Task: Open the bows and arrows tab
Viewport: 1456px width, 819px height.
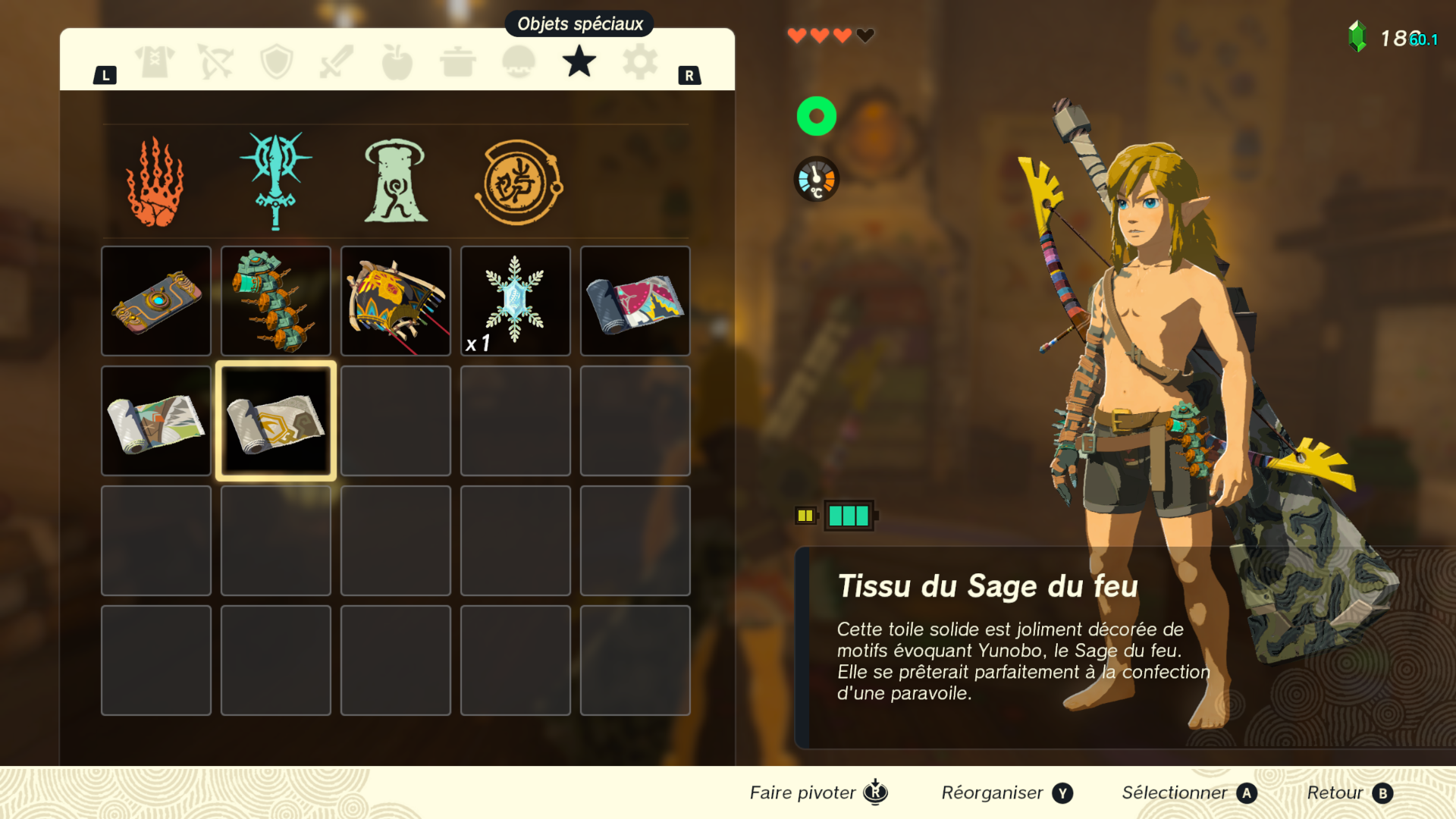Action: tap(215, 62)
